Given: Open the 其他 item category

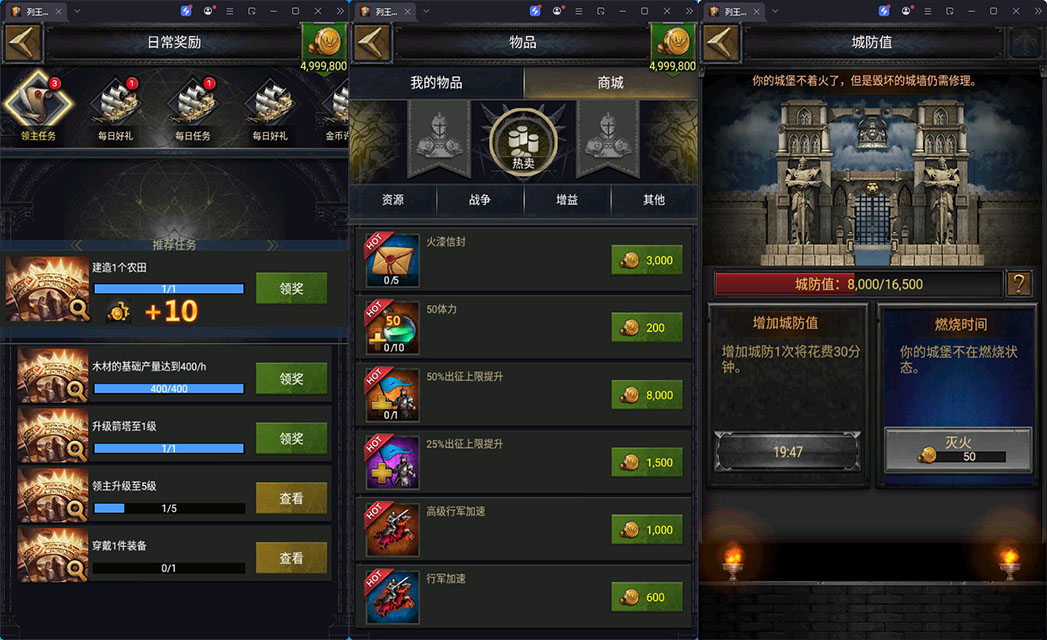Looking at the screenshot, I should coord(654,200).
